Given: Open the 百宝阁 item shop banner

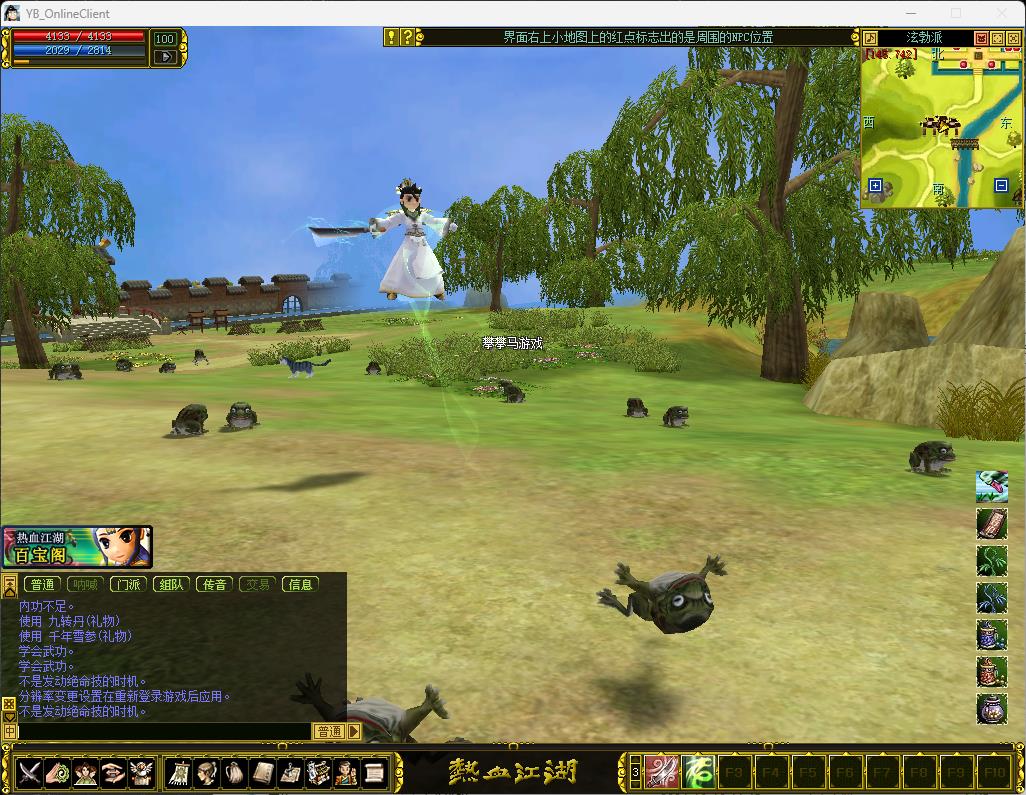Looking at the screenshot, I should click(x=77, y=547).
